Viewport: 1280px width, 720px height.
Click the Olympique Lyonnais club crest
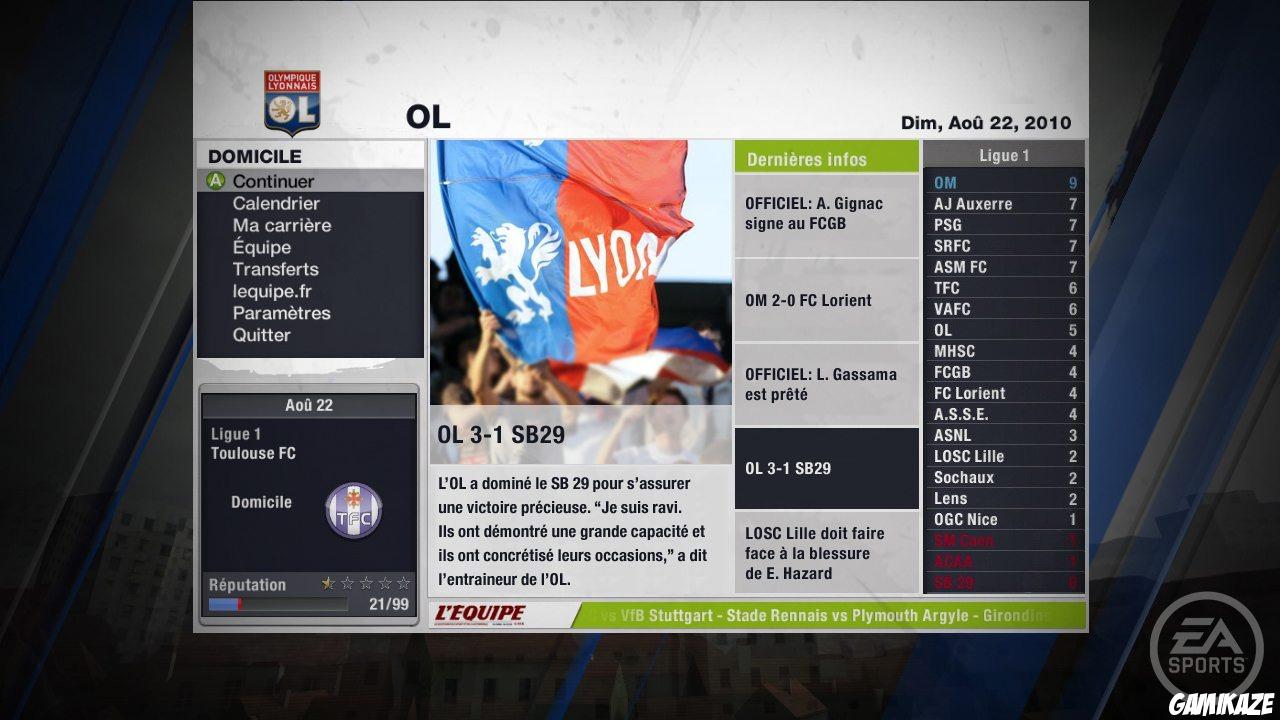point(291,100)
